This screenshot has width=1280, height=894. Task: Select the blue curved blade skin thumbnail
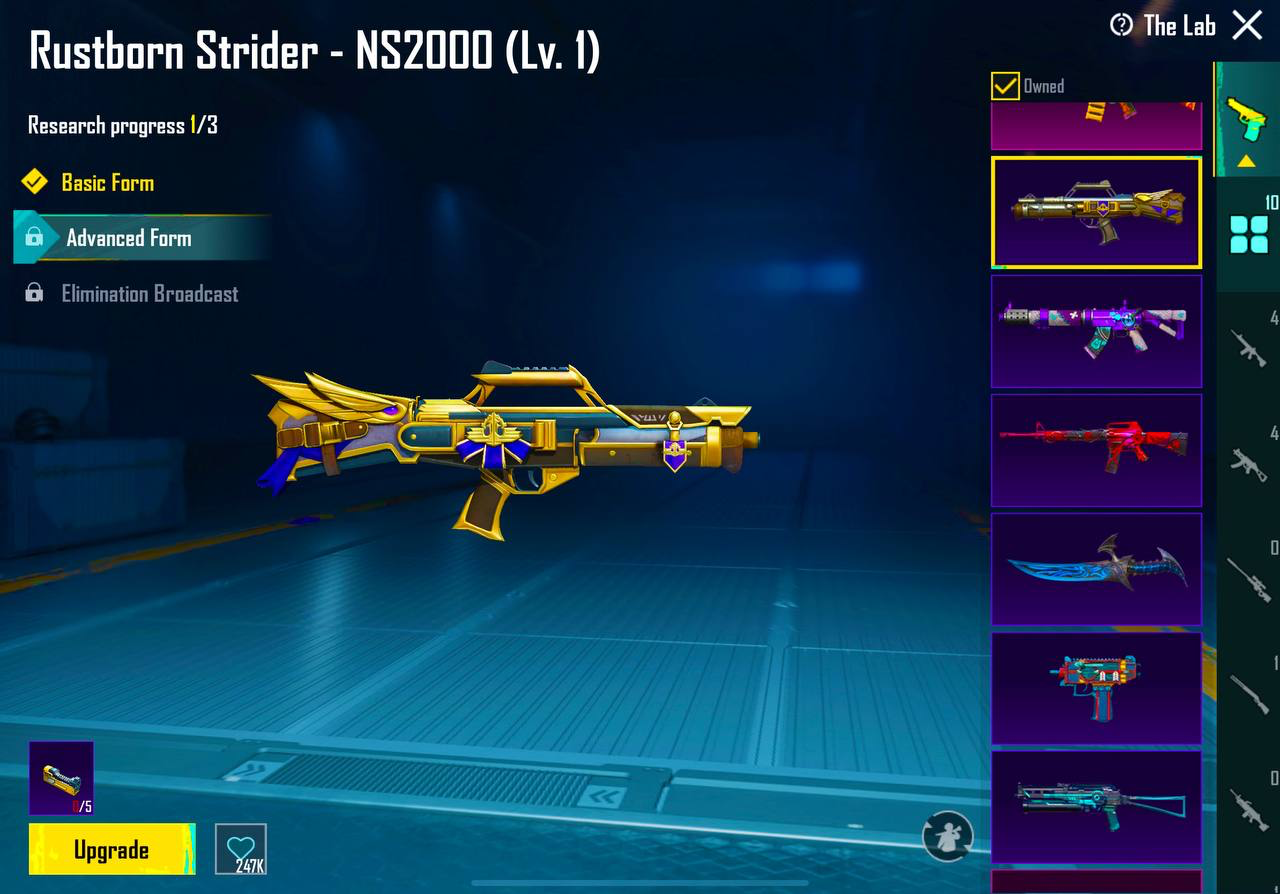click(x=1096, y=568)
